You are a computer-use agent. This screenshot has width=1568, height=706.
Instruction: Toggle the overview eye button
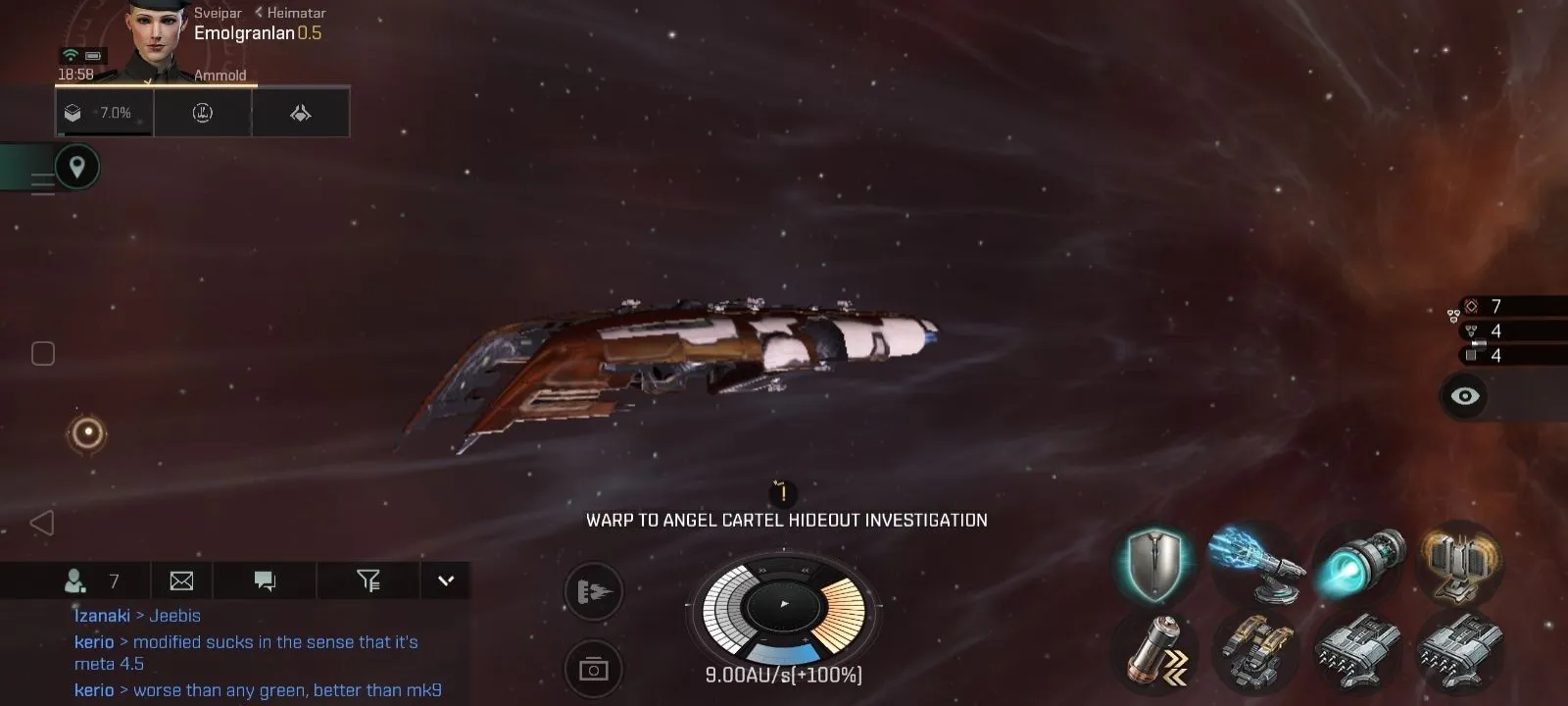1464,396
